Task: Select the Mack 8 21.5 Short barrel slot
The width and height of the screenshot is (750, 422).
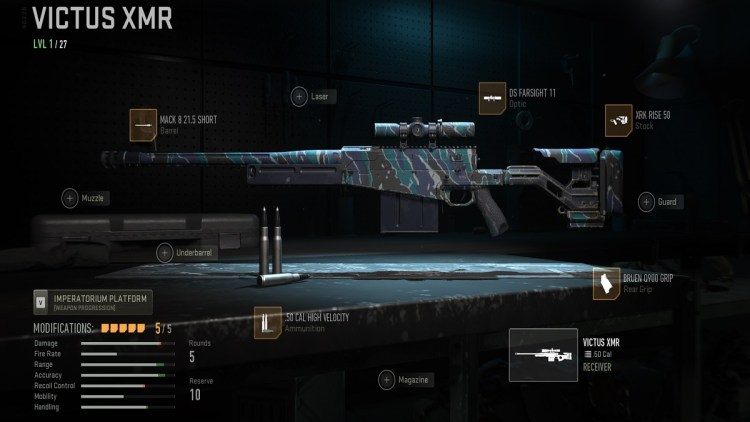Action: pyautogui.click(x=144, y=124)
